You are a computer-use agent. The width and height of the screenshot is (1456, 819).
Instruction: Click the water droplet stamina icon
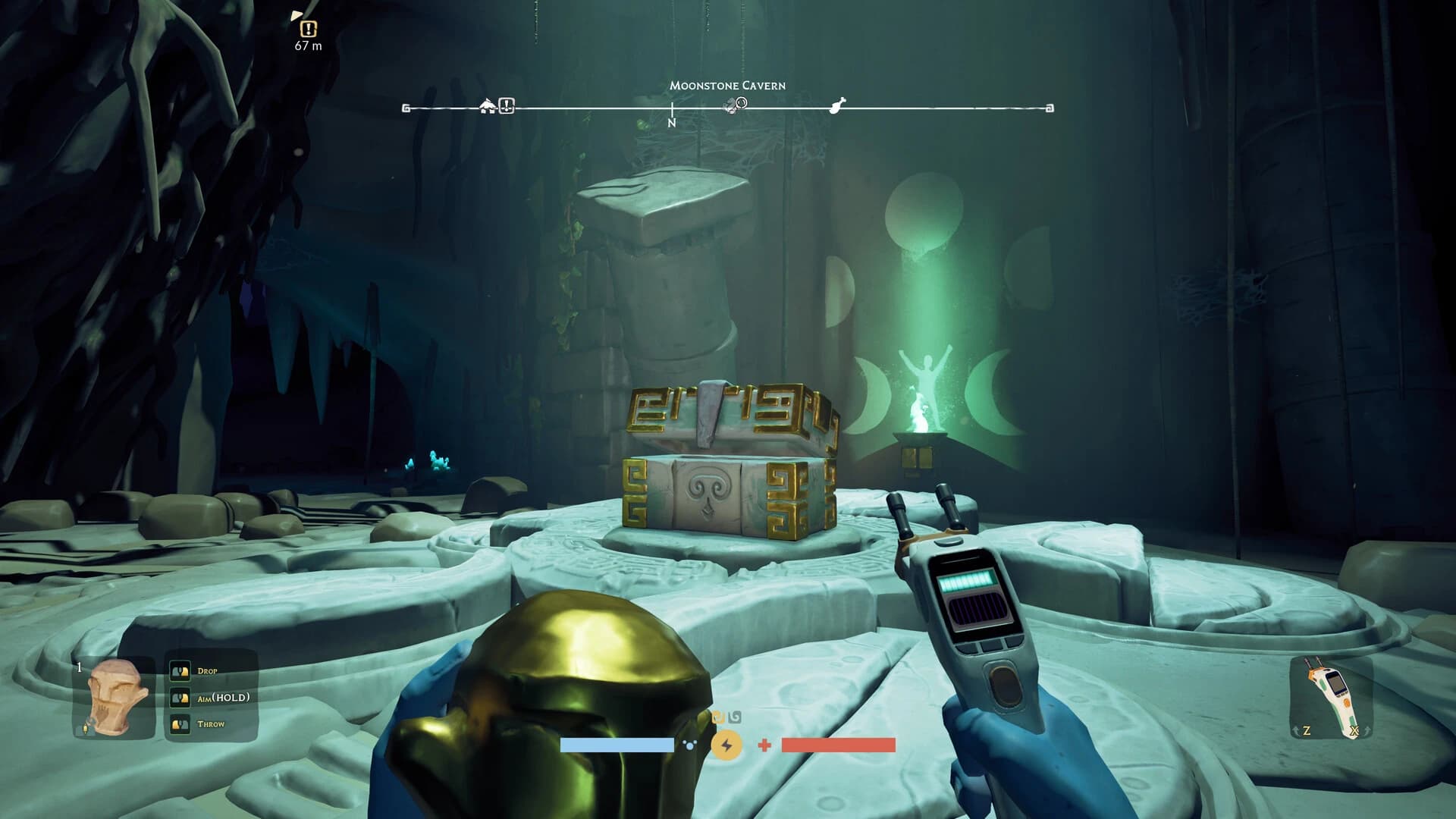point(689,745)
